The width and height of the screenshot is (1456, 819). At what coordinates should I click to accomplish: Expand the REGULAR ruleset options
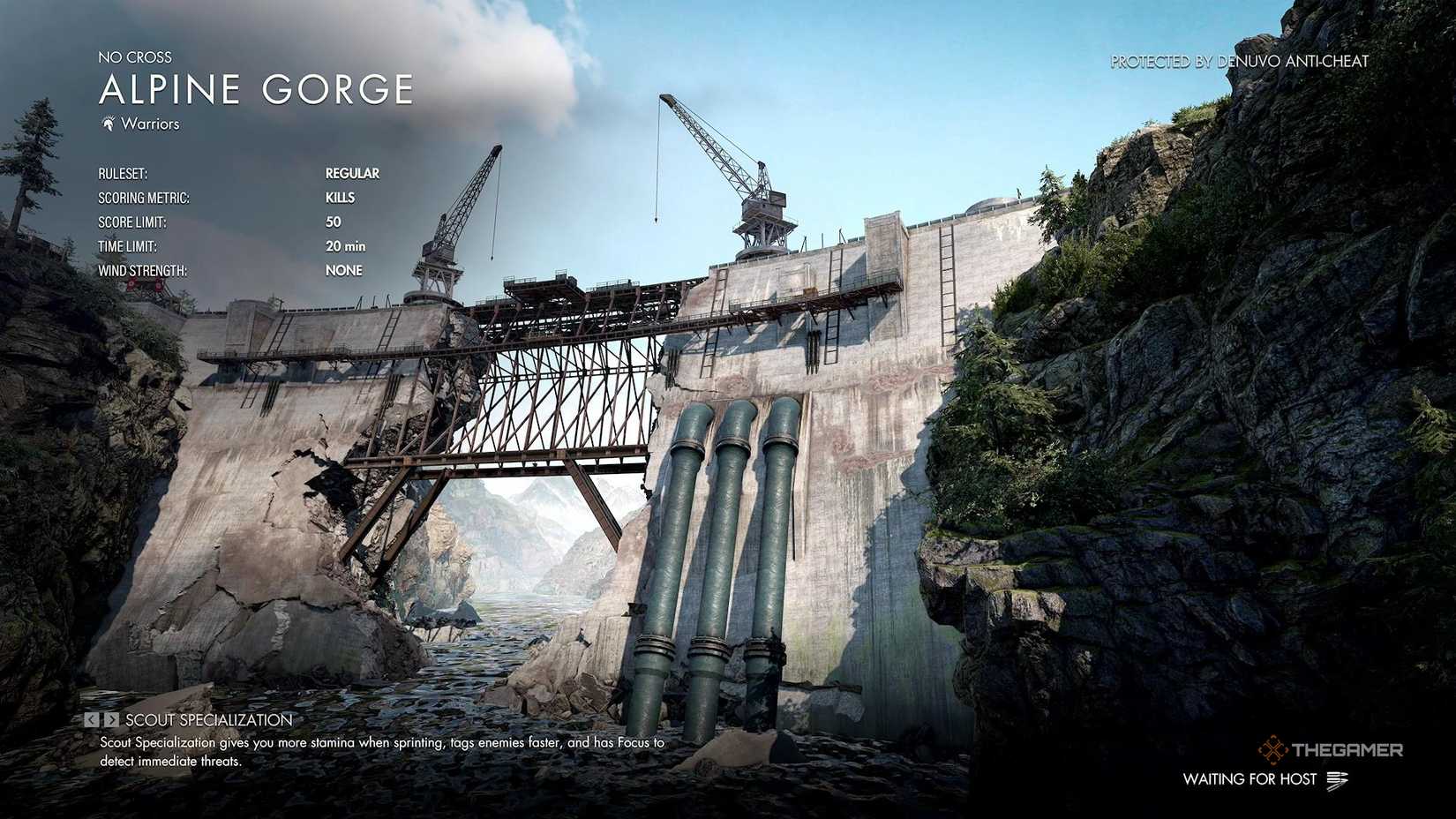coord(353,173)
